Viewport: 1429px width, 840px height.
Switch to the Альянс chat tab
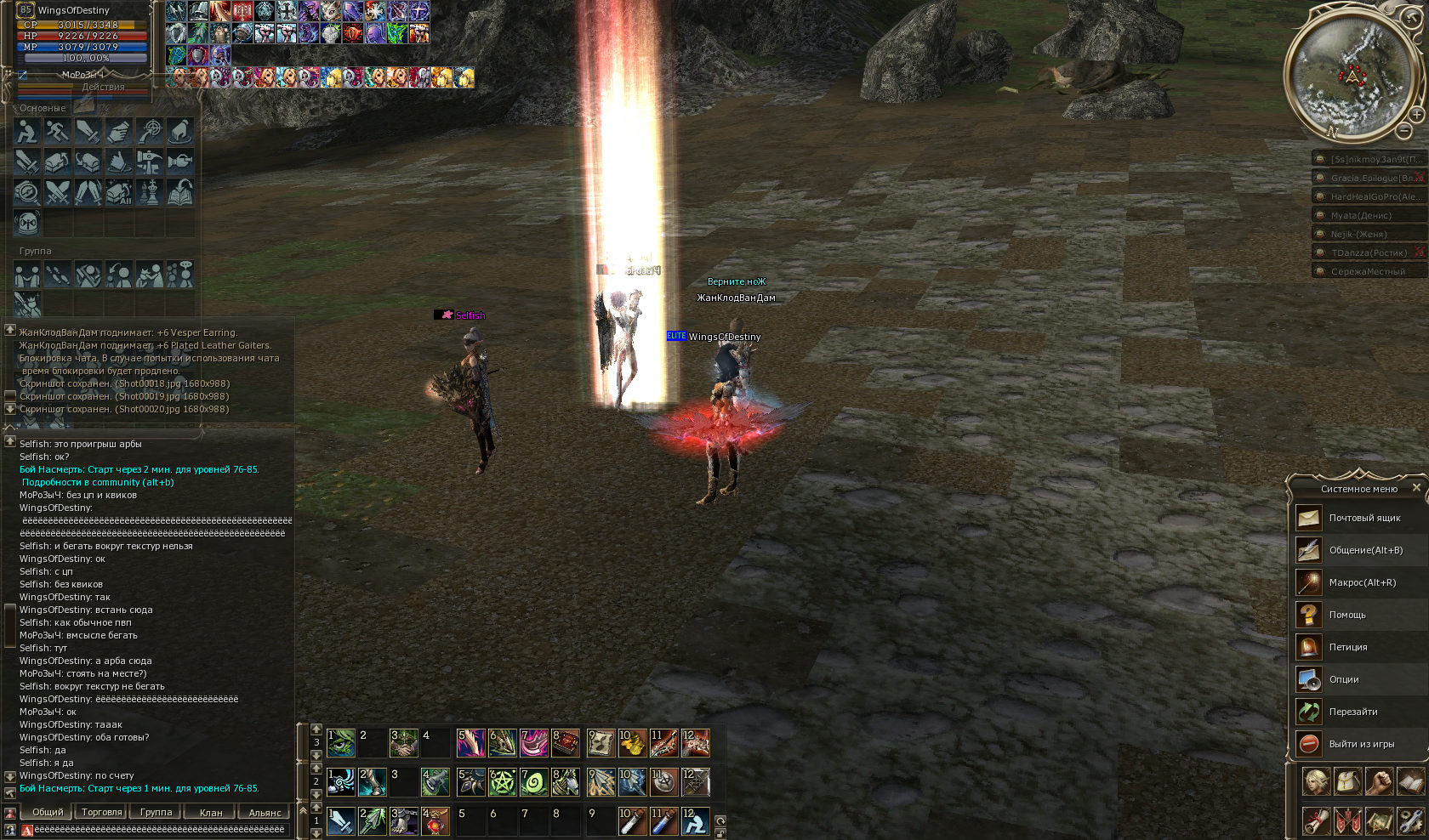point(265,812)
